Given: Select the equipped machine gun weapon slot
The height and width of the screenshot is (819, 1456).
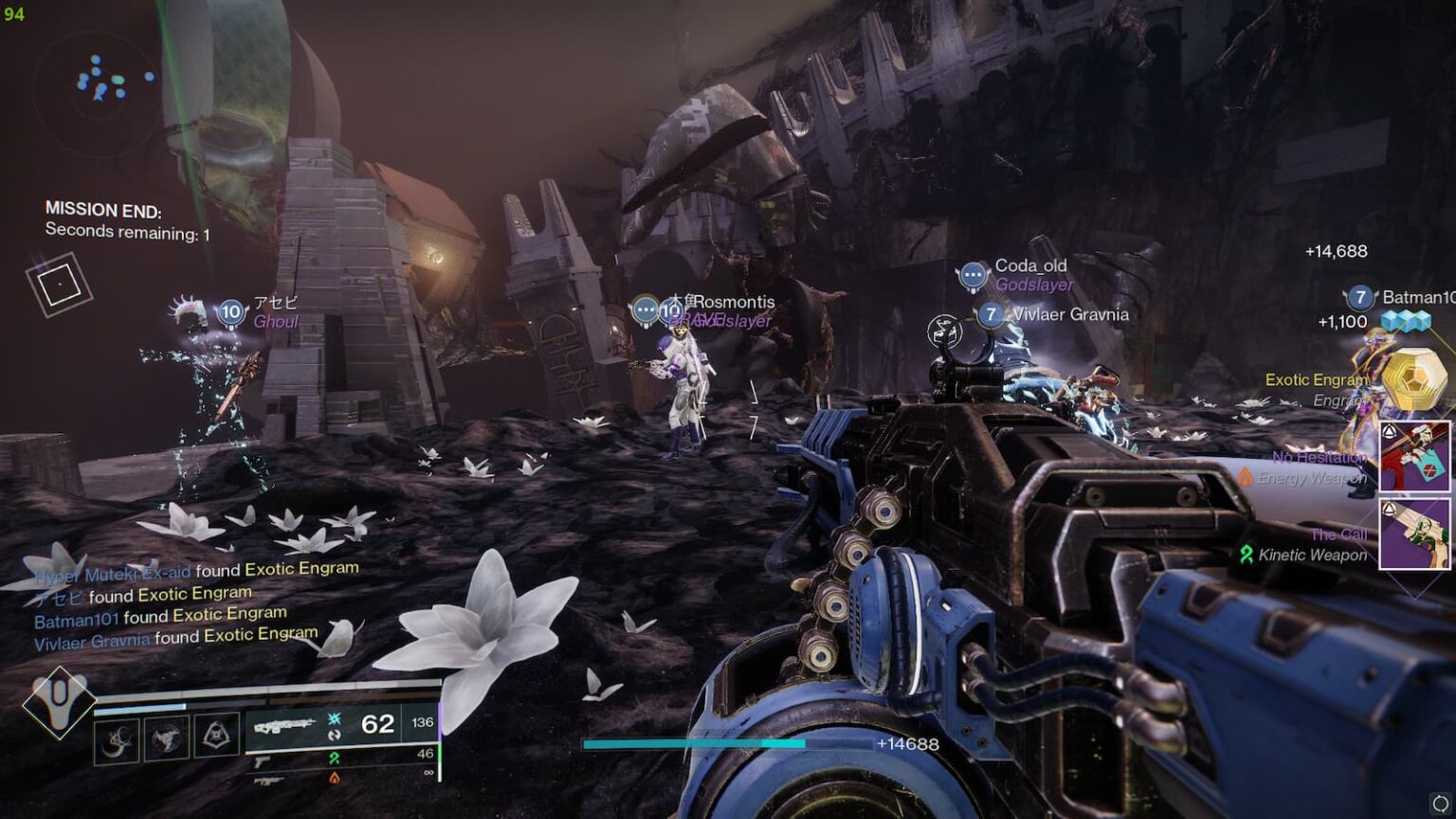Looking at the screenshot, I should [x=343, y=725].
